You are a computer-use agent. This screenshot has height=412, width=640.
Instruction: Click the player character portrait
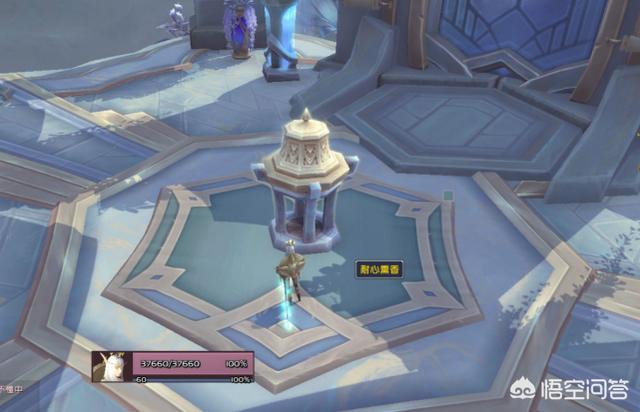pos(112,367)
